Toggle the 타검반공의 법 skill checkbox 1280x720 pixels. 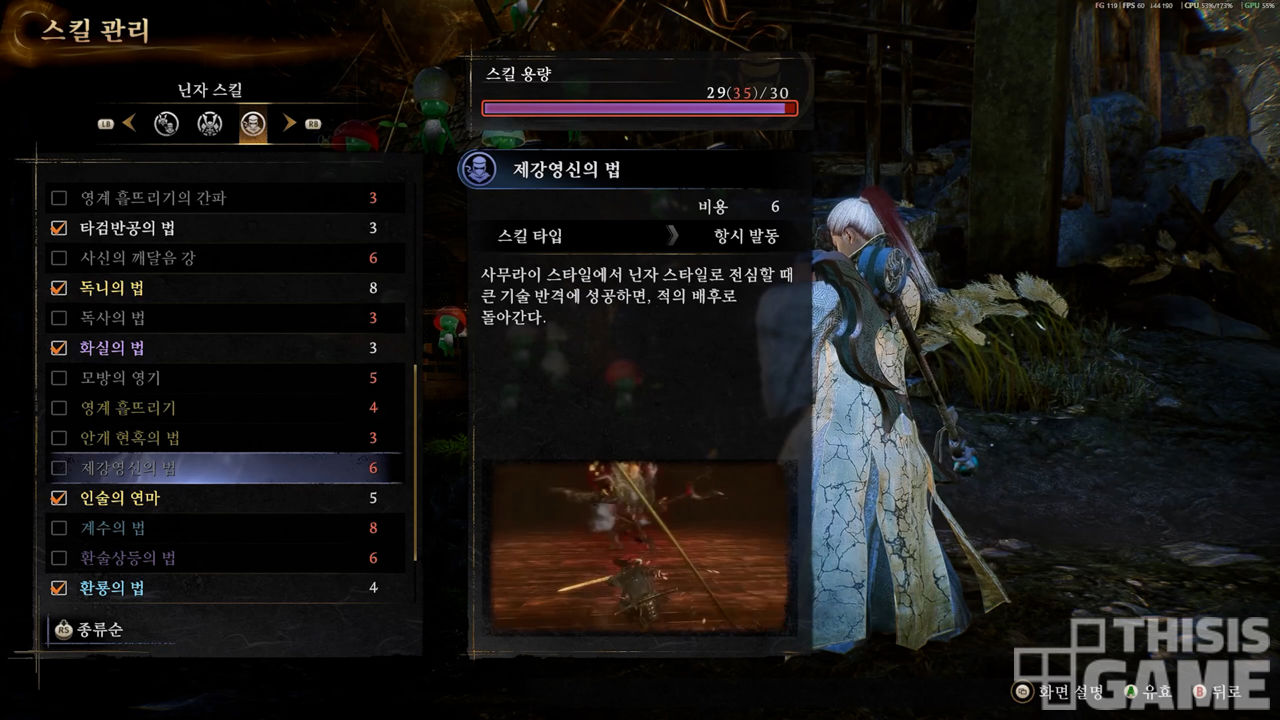[59, 228]
